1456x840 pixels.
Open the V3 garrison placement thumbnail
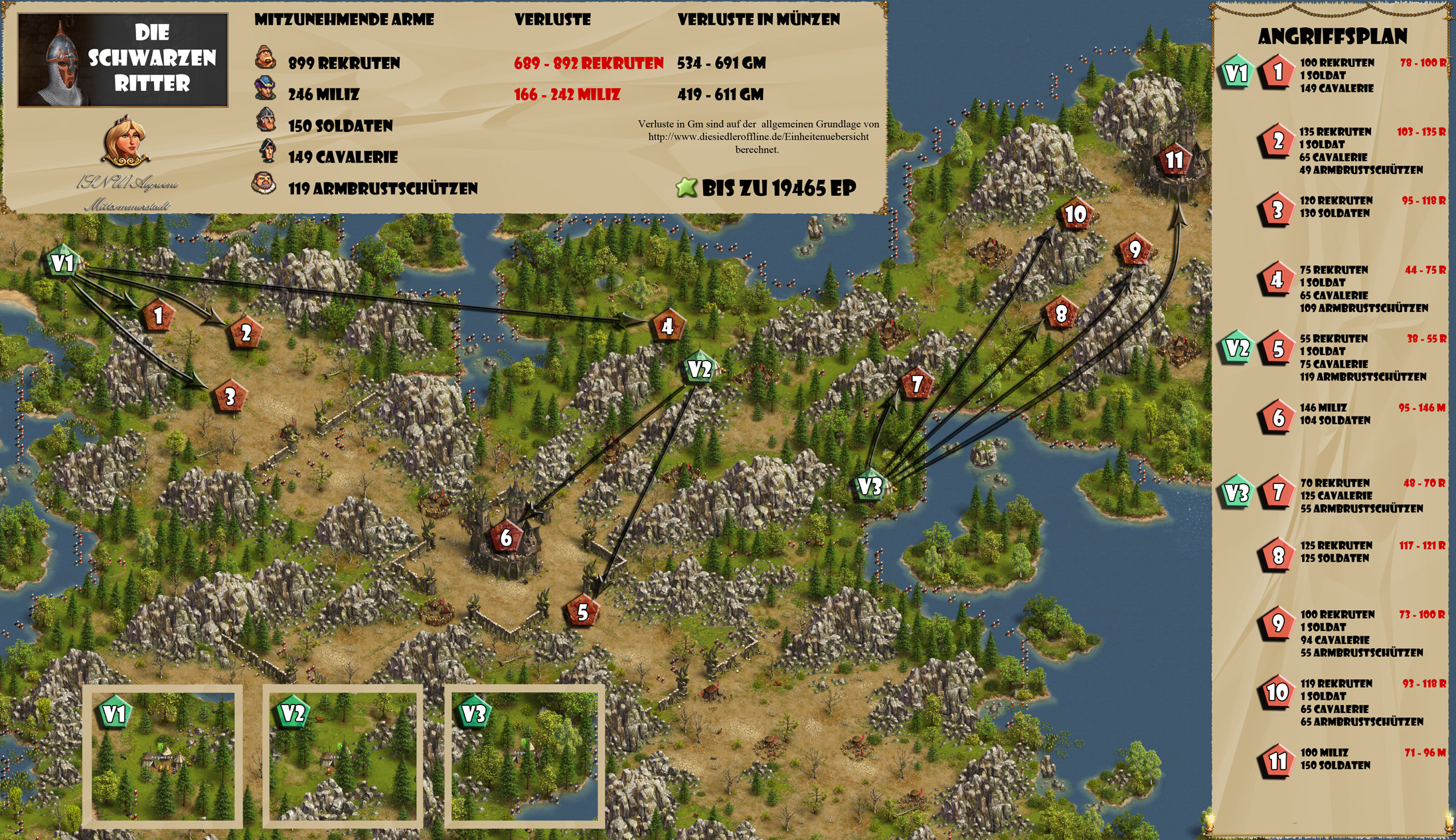tap(524, 756)
